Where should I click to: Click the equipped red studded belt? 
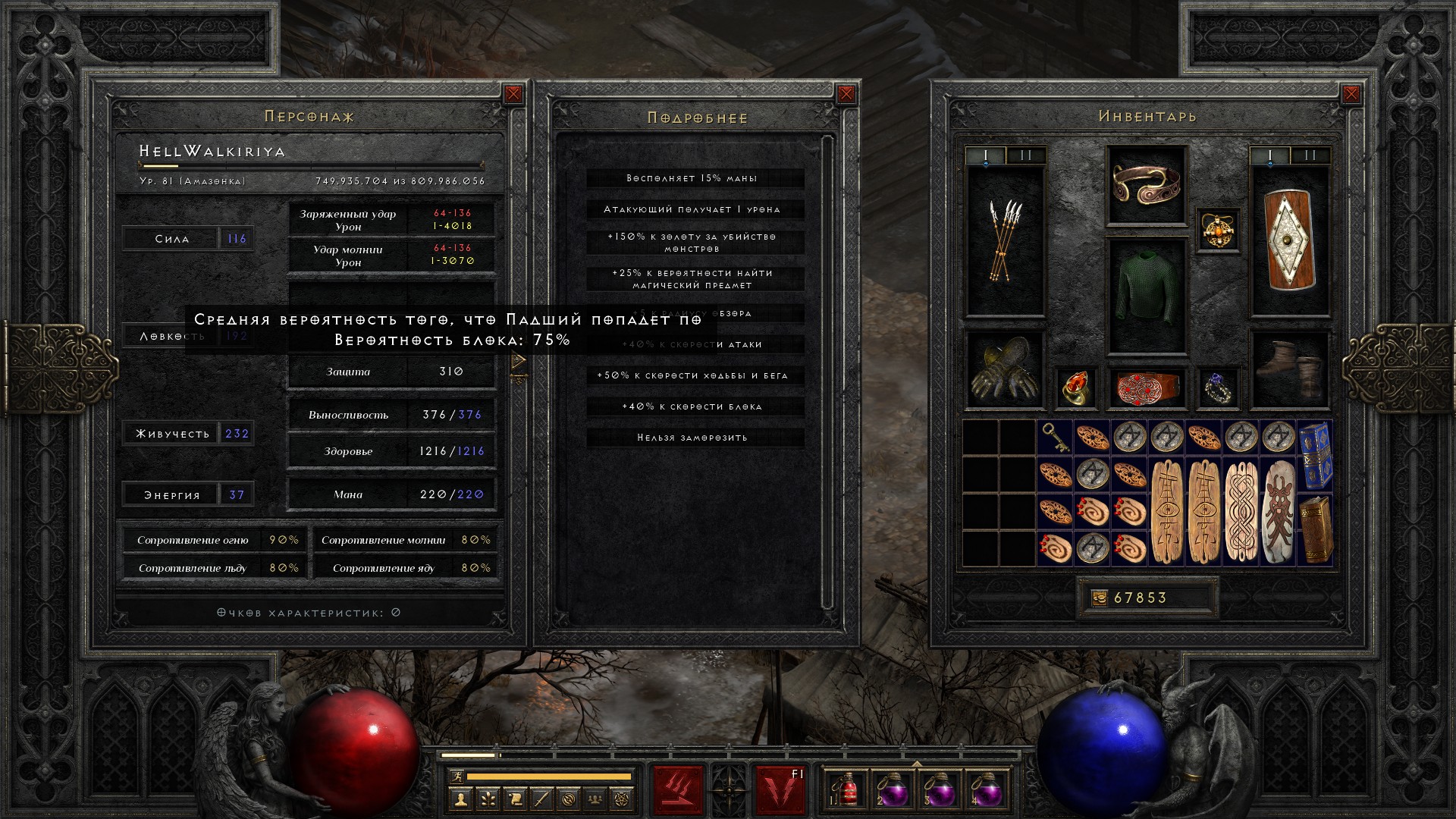(1146, 388)
